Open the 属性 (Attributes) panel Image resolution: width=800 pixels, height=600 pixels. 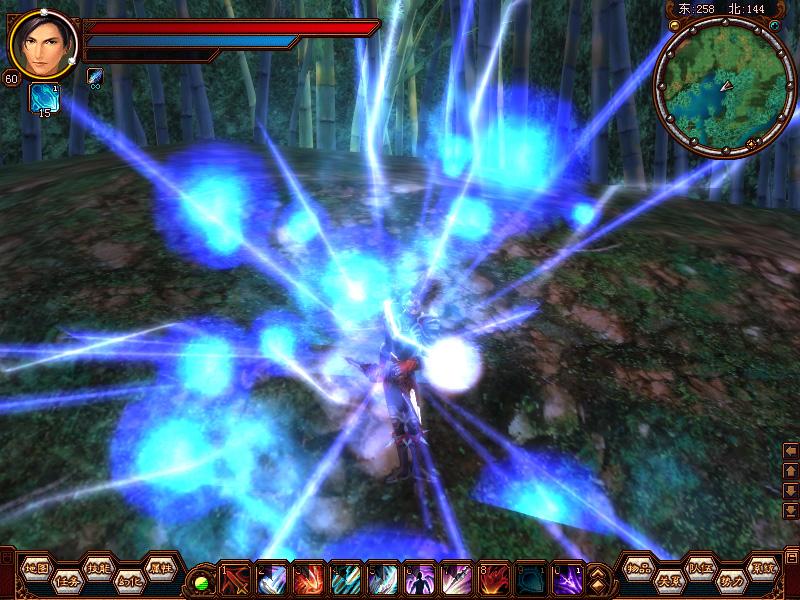[160, 567]
